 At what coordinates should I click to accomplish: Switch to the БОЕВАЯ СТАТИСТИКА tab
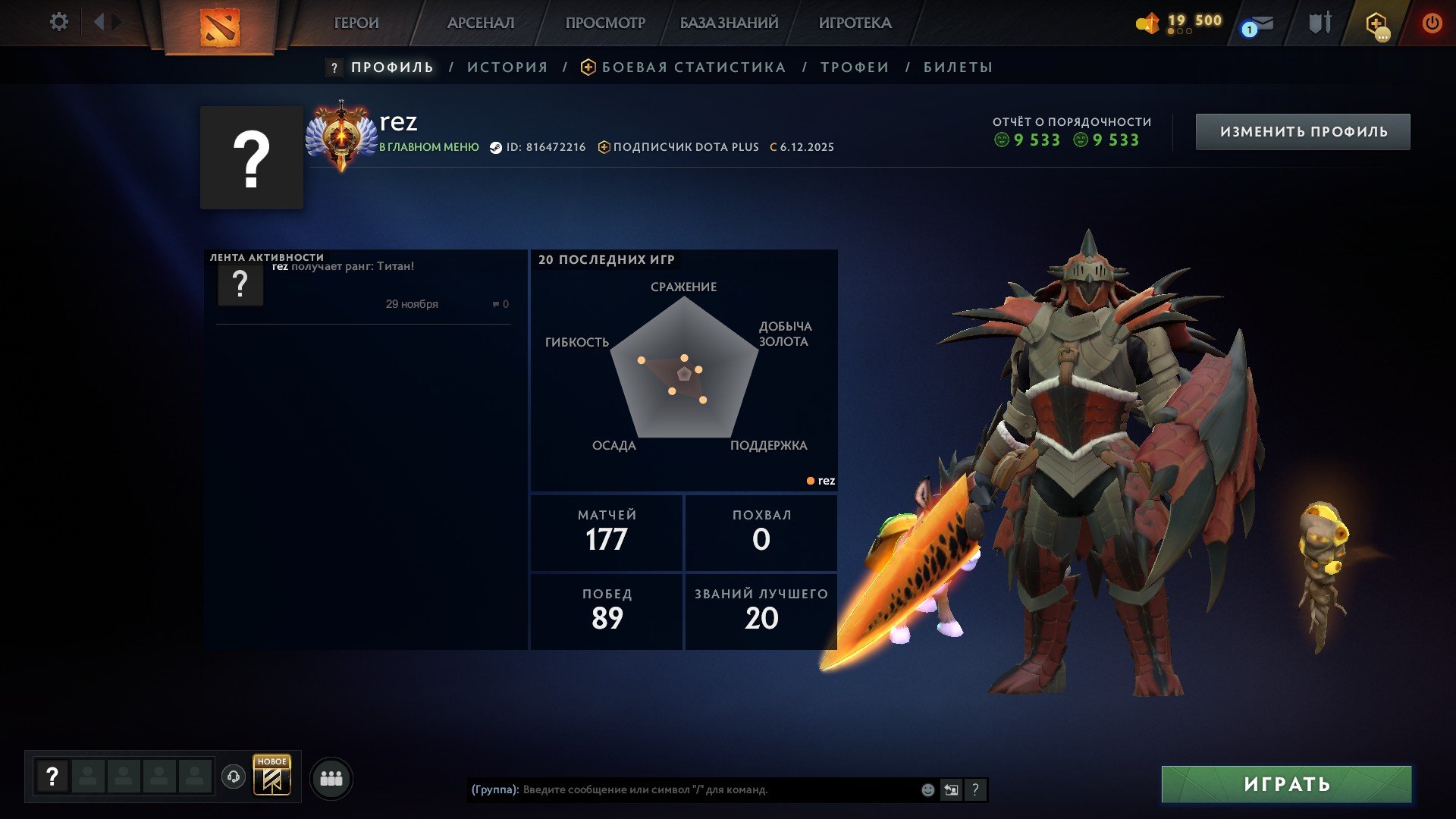[x=692, y=67]
